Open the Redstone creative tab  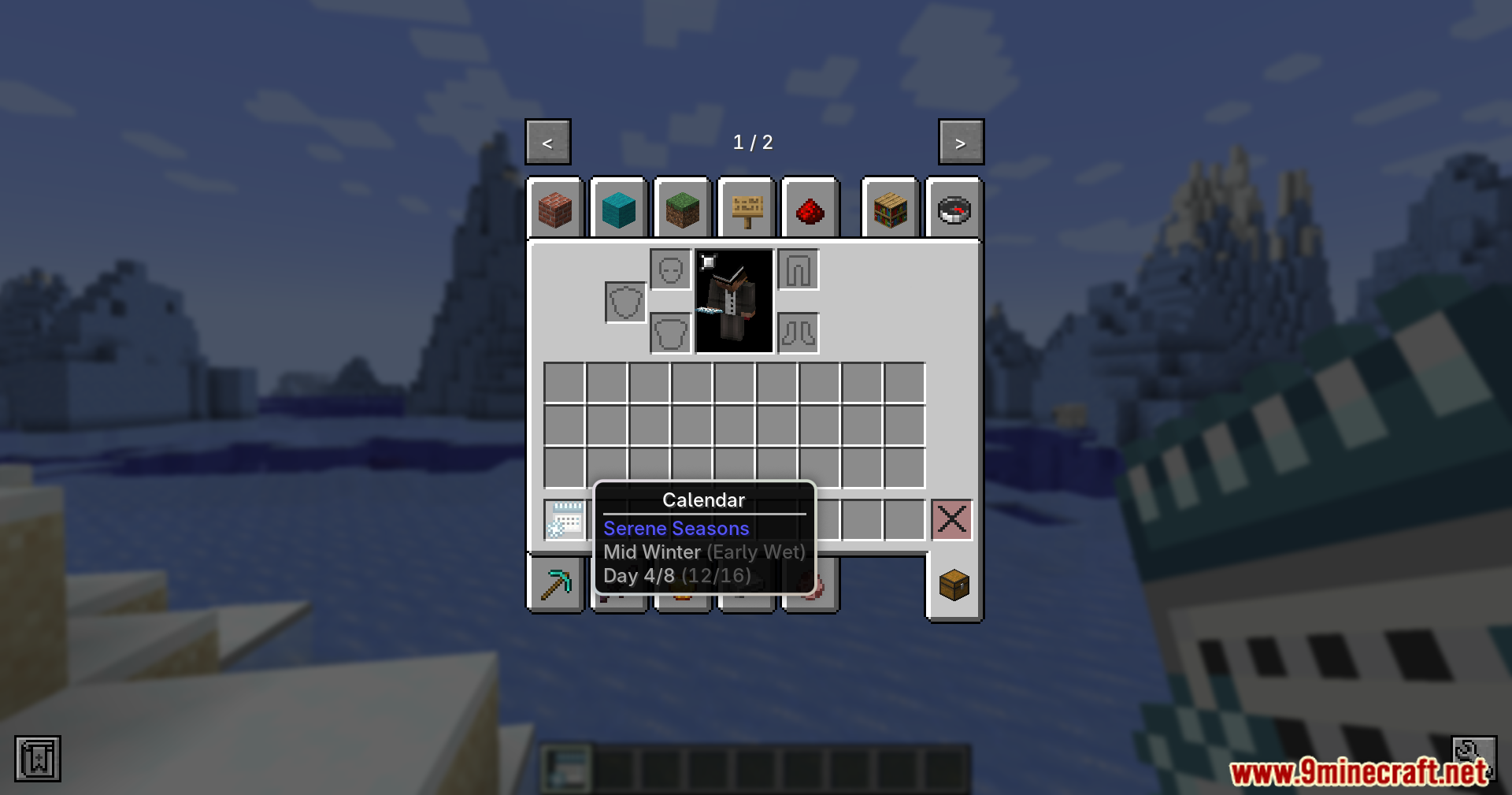click(810, 209)
